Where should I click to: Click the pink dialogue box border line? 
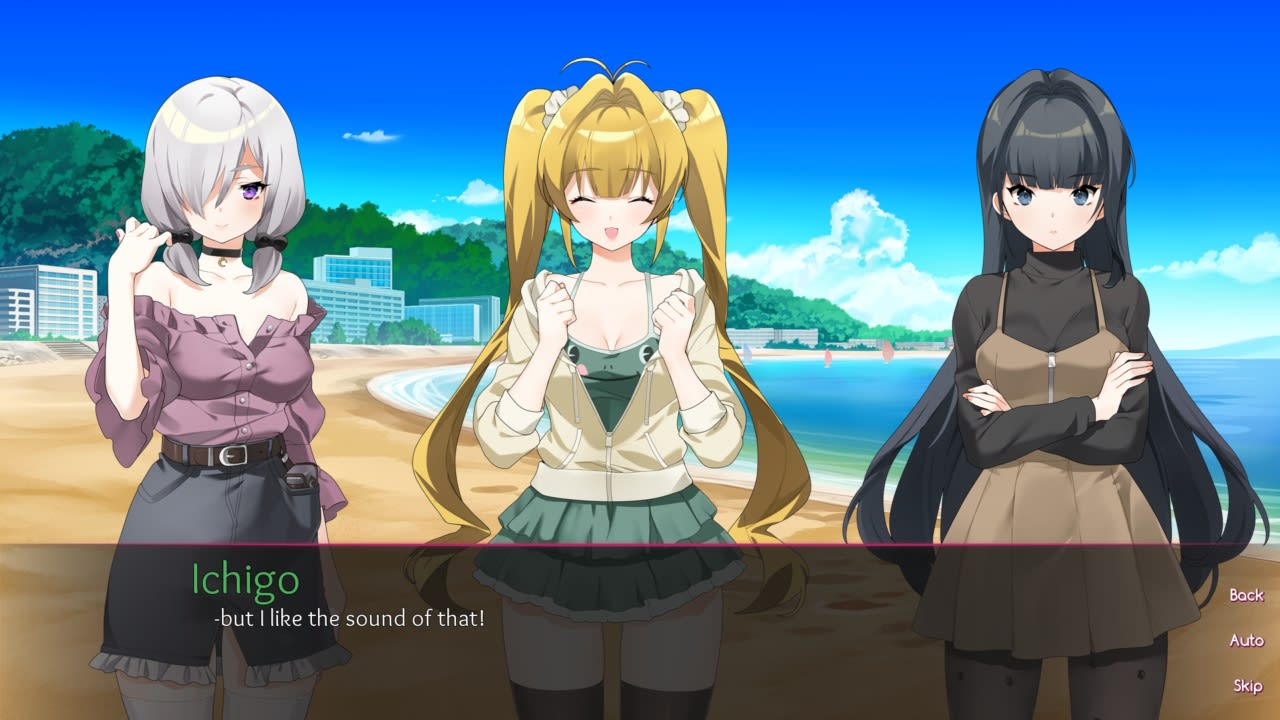[640, 547]
